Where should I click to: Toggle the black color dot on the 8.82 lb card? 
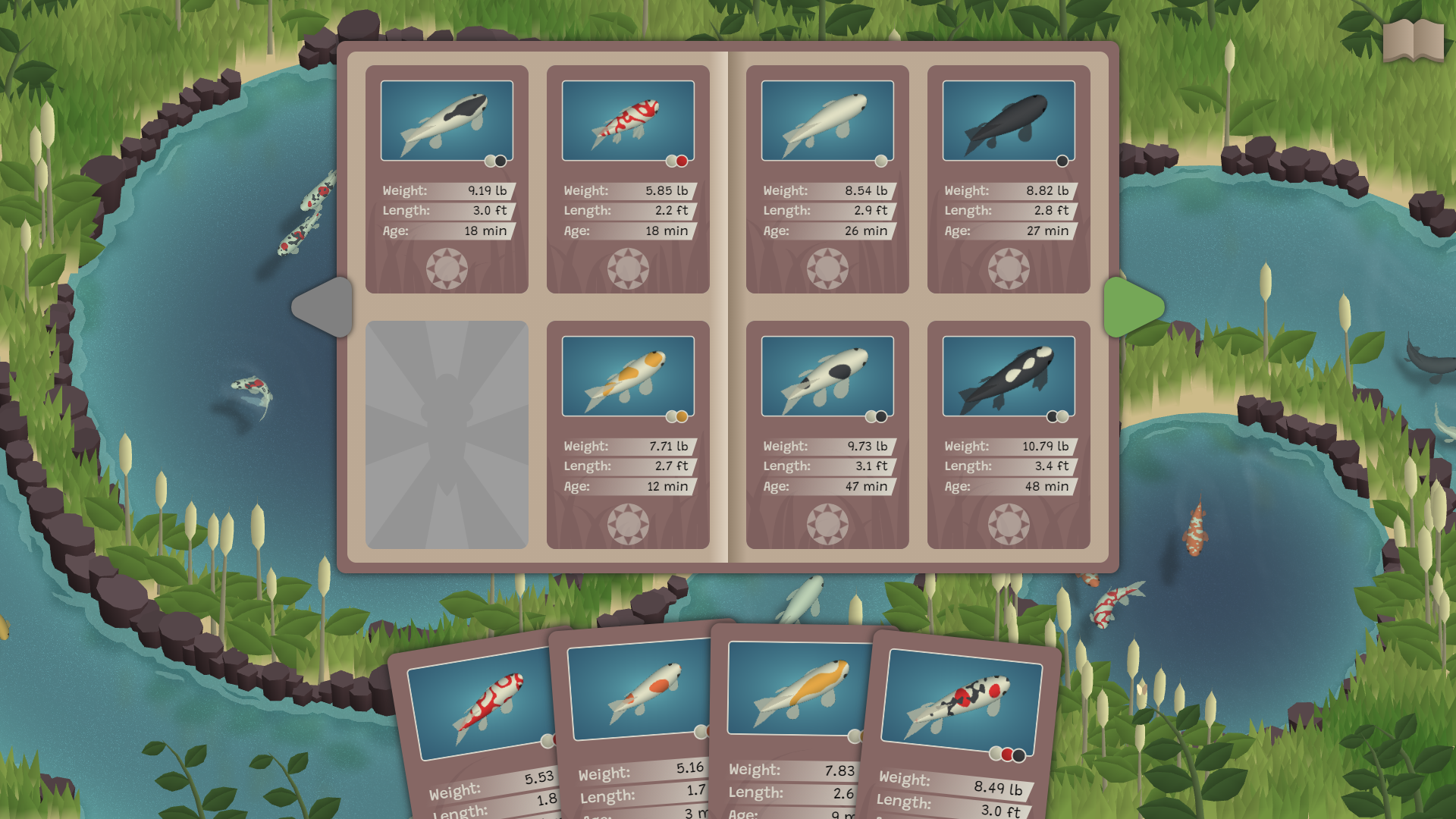tap(1061, 161)
